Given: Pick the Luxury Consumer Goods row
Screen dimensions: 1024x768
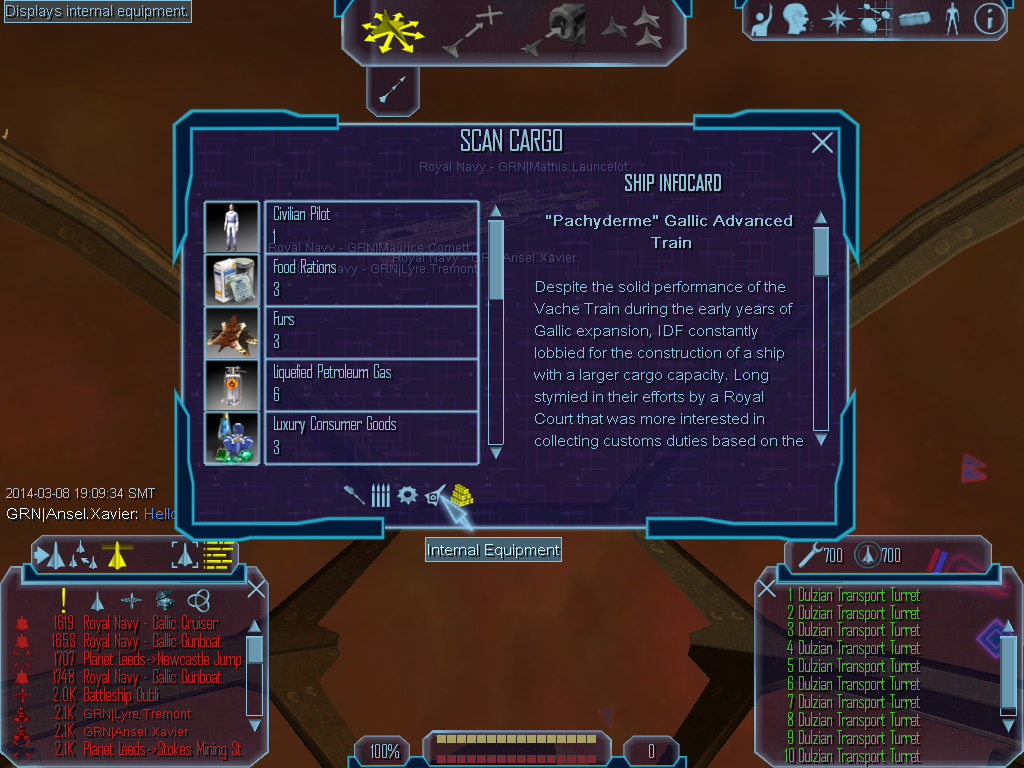Looking at the screenshot, I should [371, 437].
